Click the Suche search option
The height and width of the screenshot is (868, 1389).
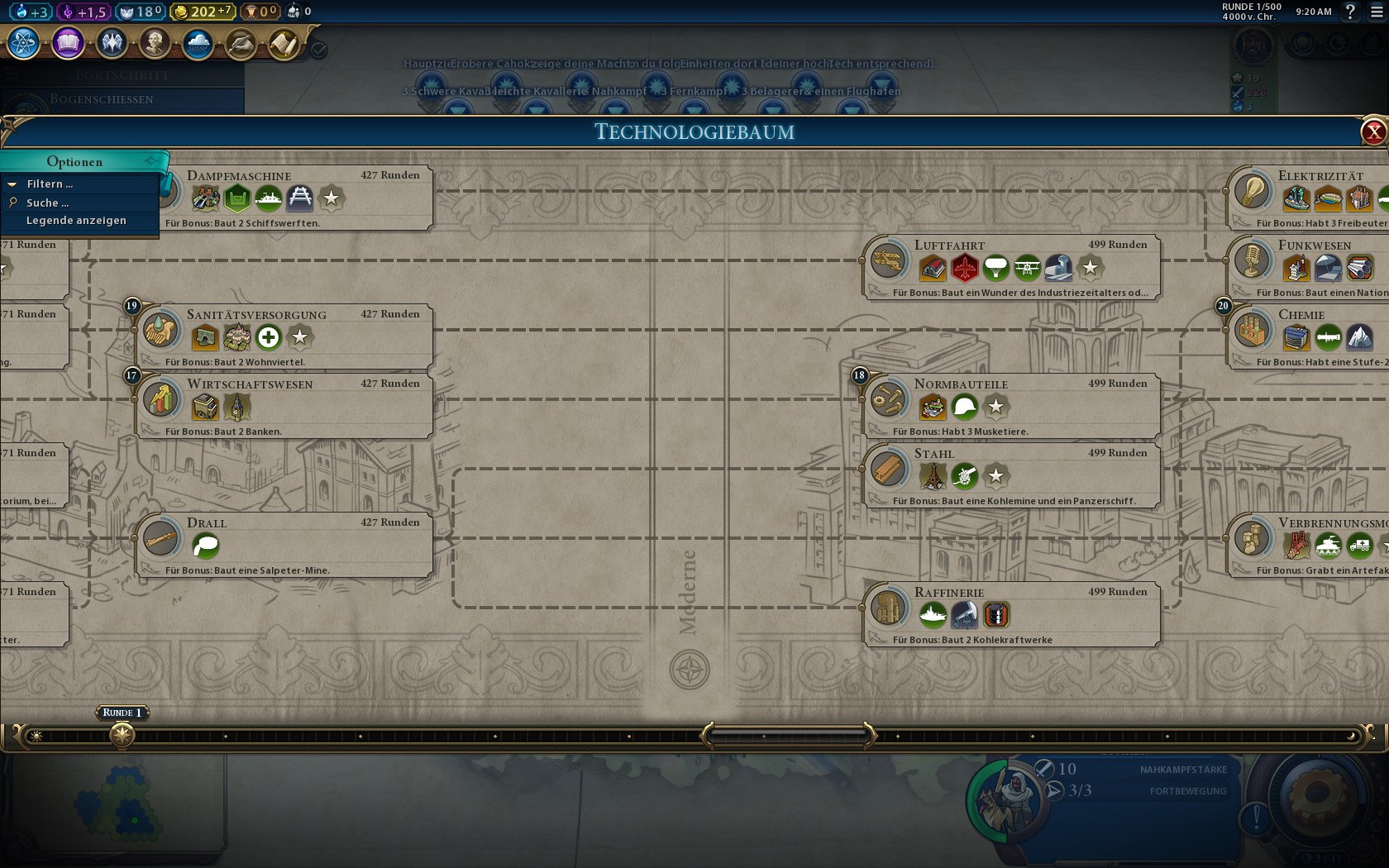47,203
